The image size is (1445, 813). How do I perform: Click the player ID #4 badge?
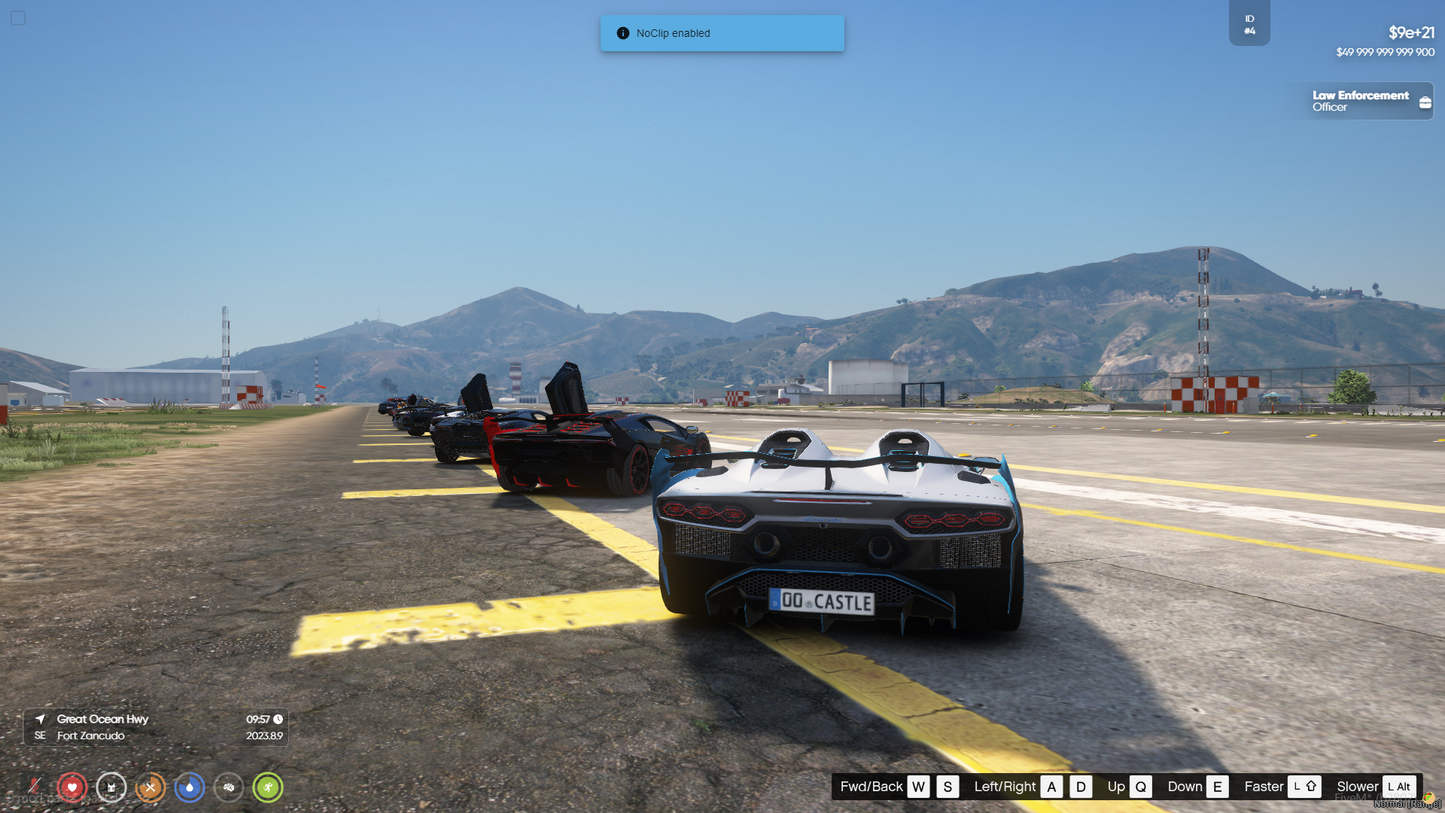click(x=1249, y=24)
